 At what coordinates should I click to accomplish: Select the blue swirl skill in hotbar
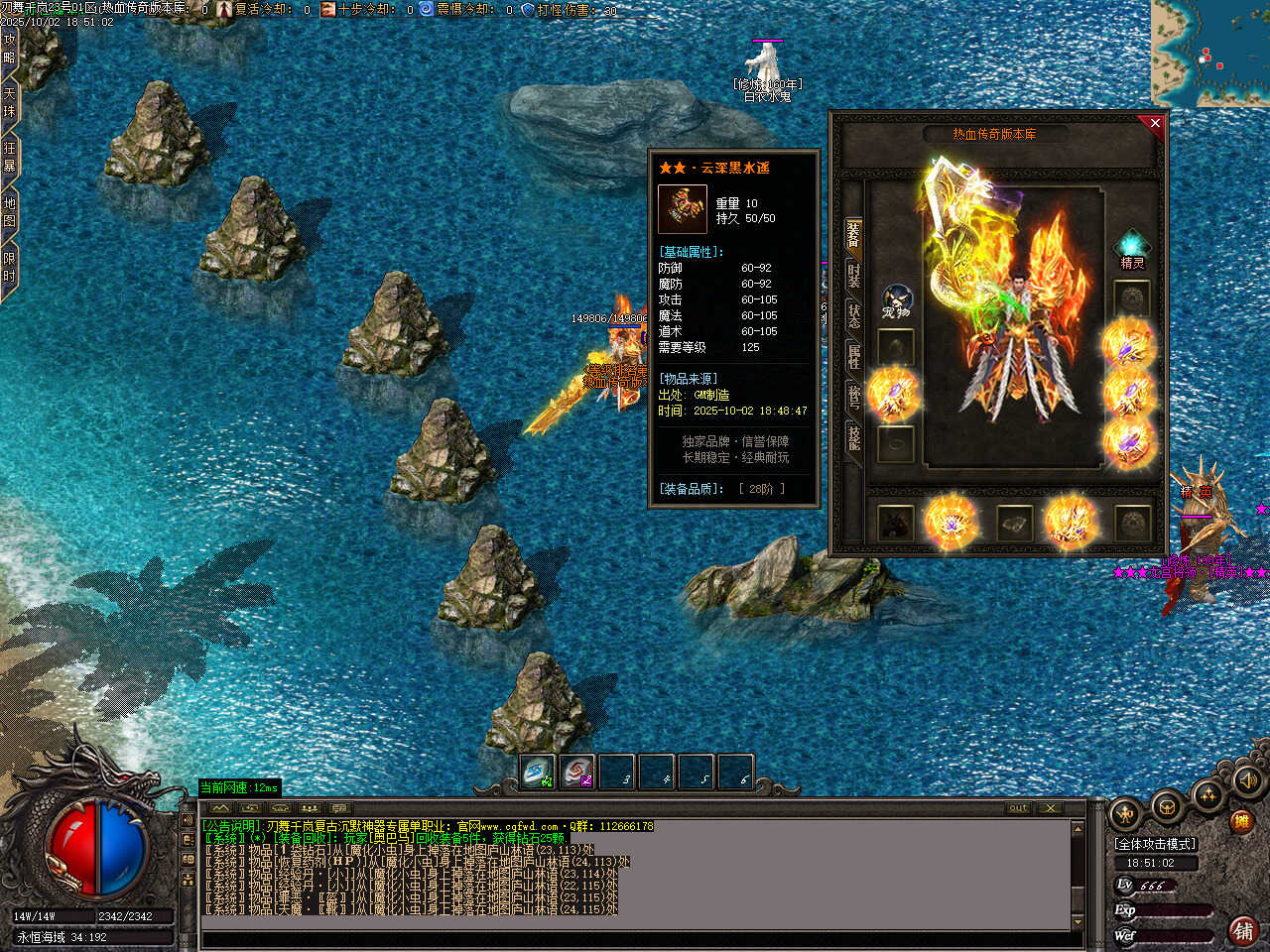[538, 773]
